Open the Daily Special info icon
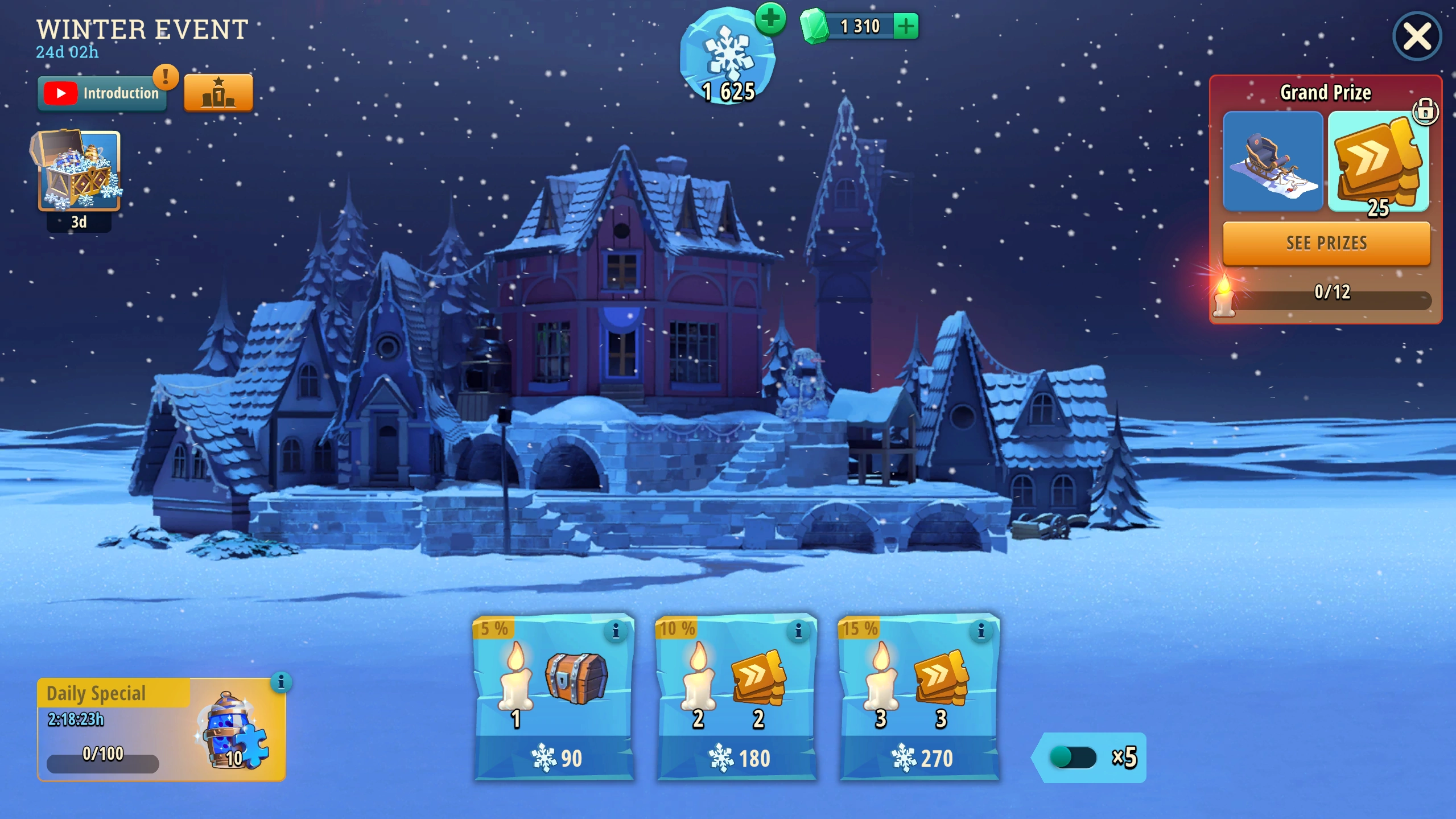Screen dimensions: 1456x819 (281, 682)
